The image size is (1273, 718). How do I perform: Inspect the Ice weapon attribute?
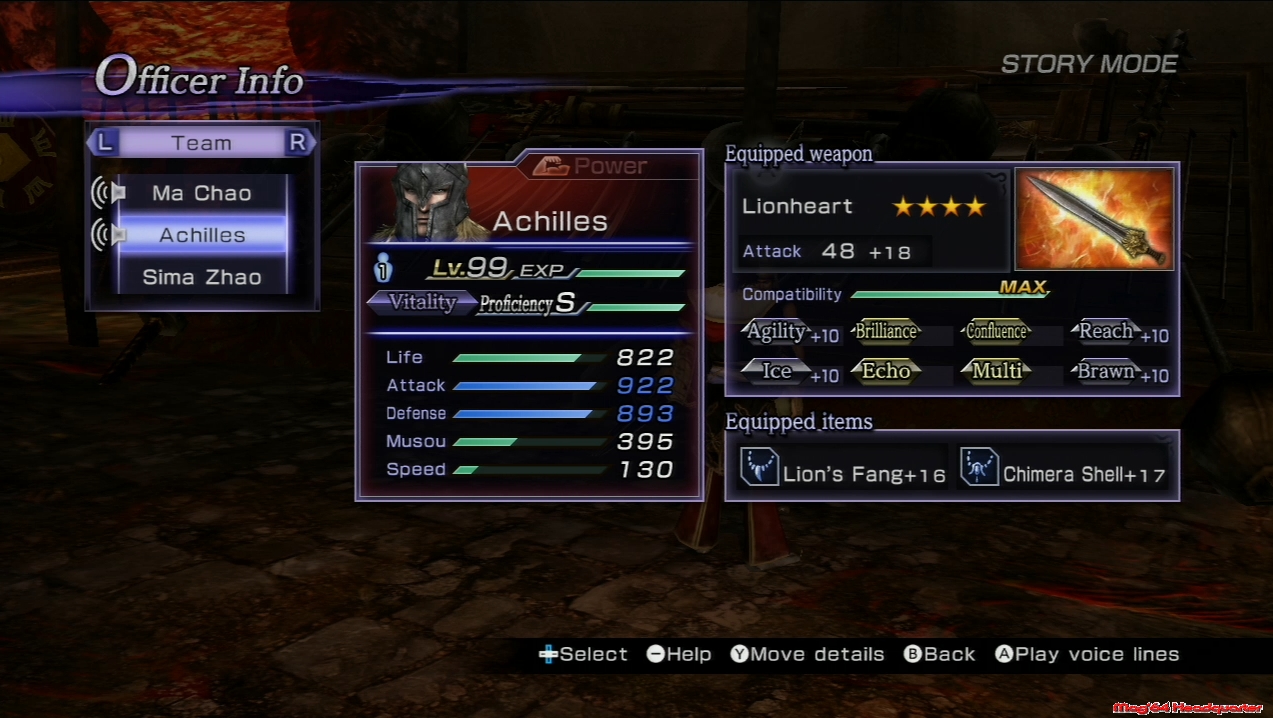[777, 372]
